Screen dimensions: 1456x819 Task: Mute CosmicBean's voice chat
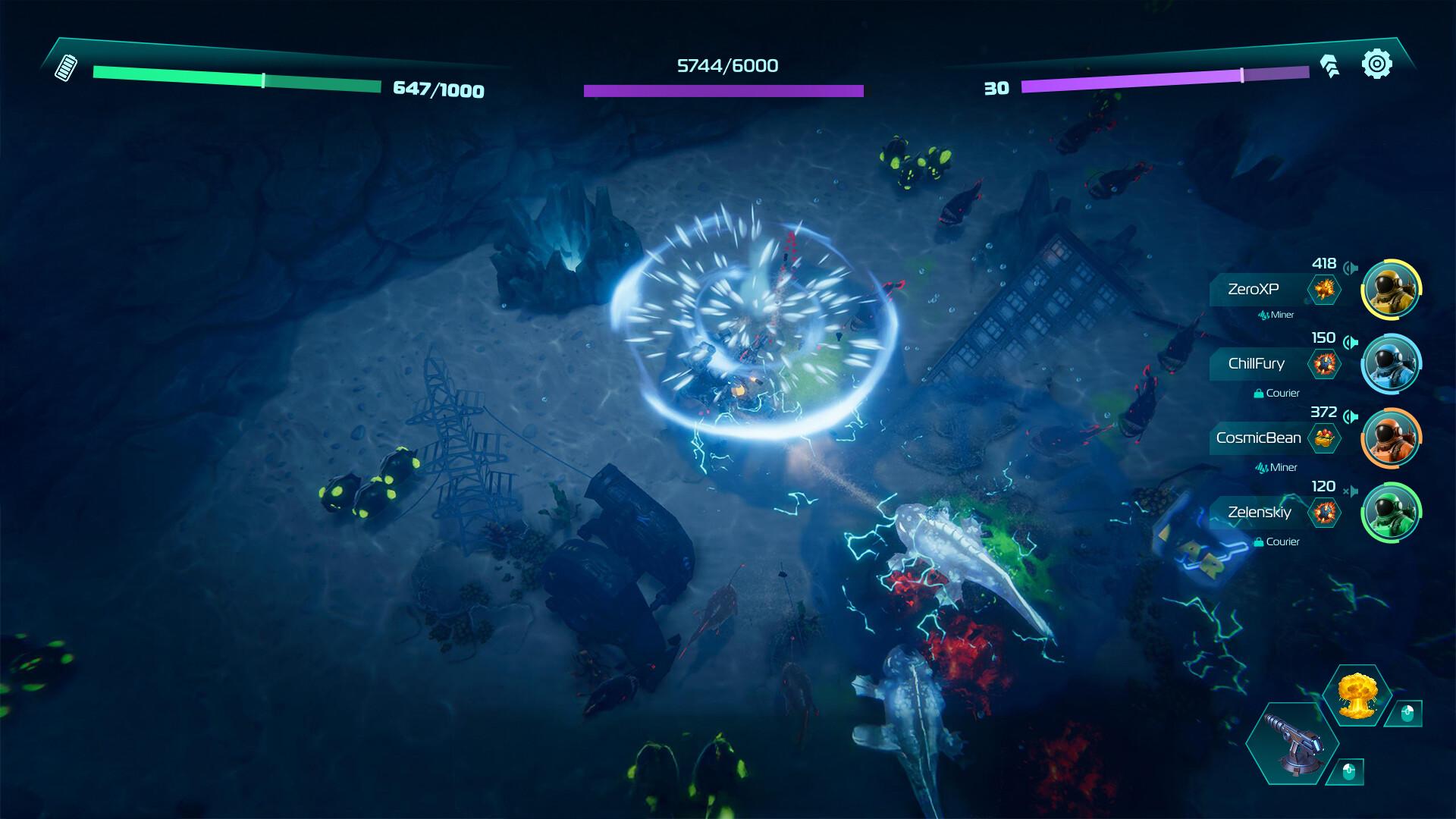[x=1351, y=415]
